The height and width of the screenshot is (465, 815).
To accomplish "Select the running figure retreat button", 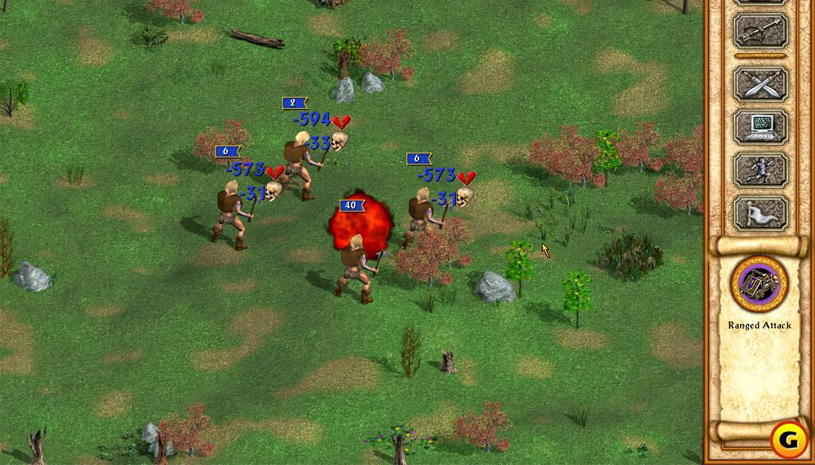I will 760,169.
